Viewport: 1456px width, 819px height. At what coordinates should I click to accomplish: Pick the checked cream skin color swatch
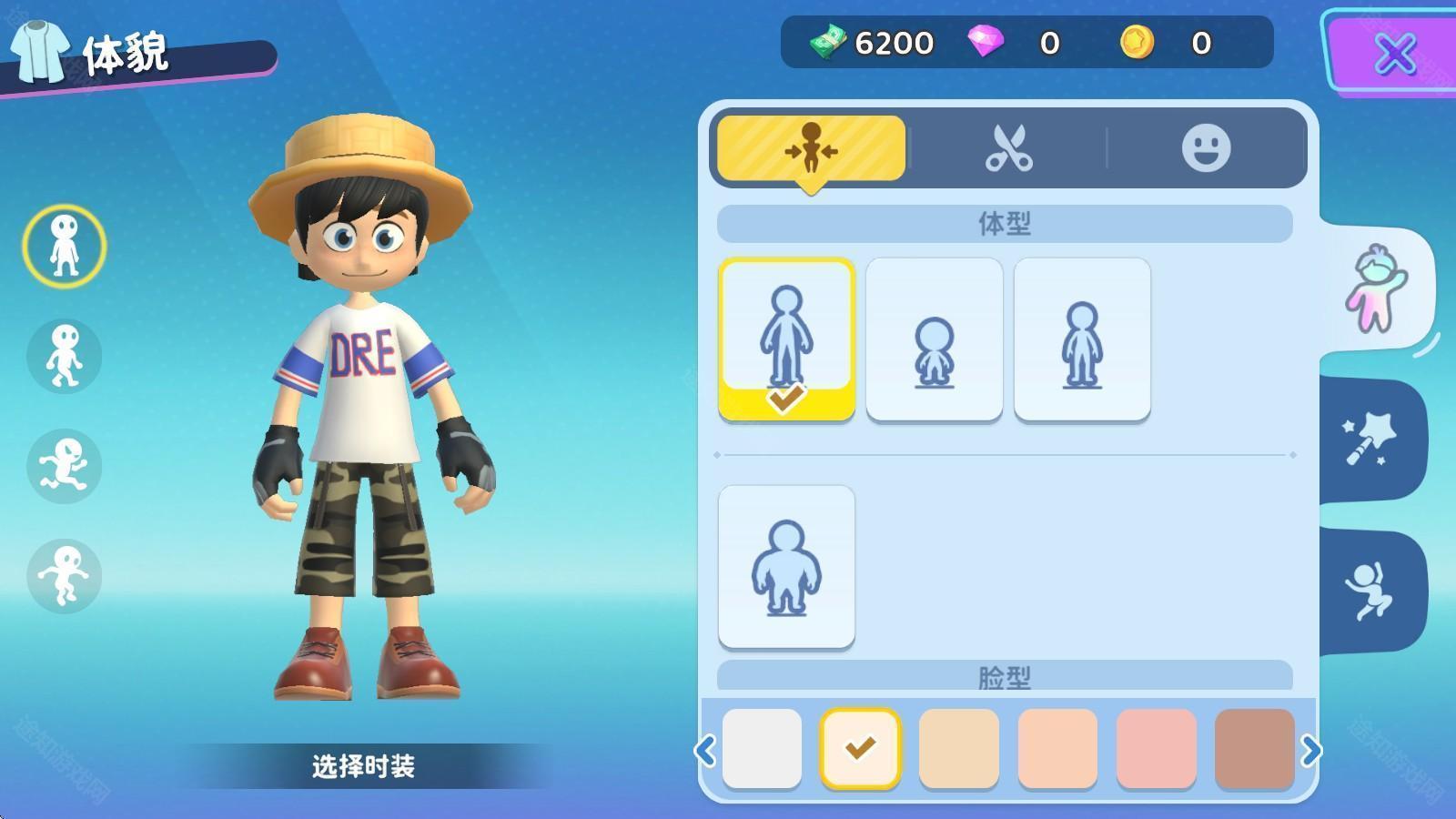click(x=860, y=748)
